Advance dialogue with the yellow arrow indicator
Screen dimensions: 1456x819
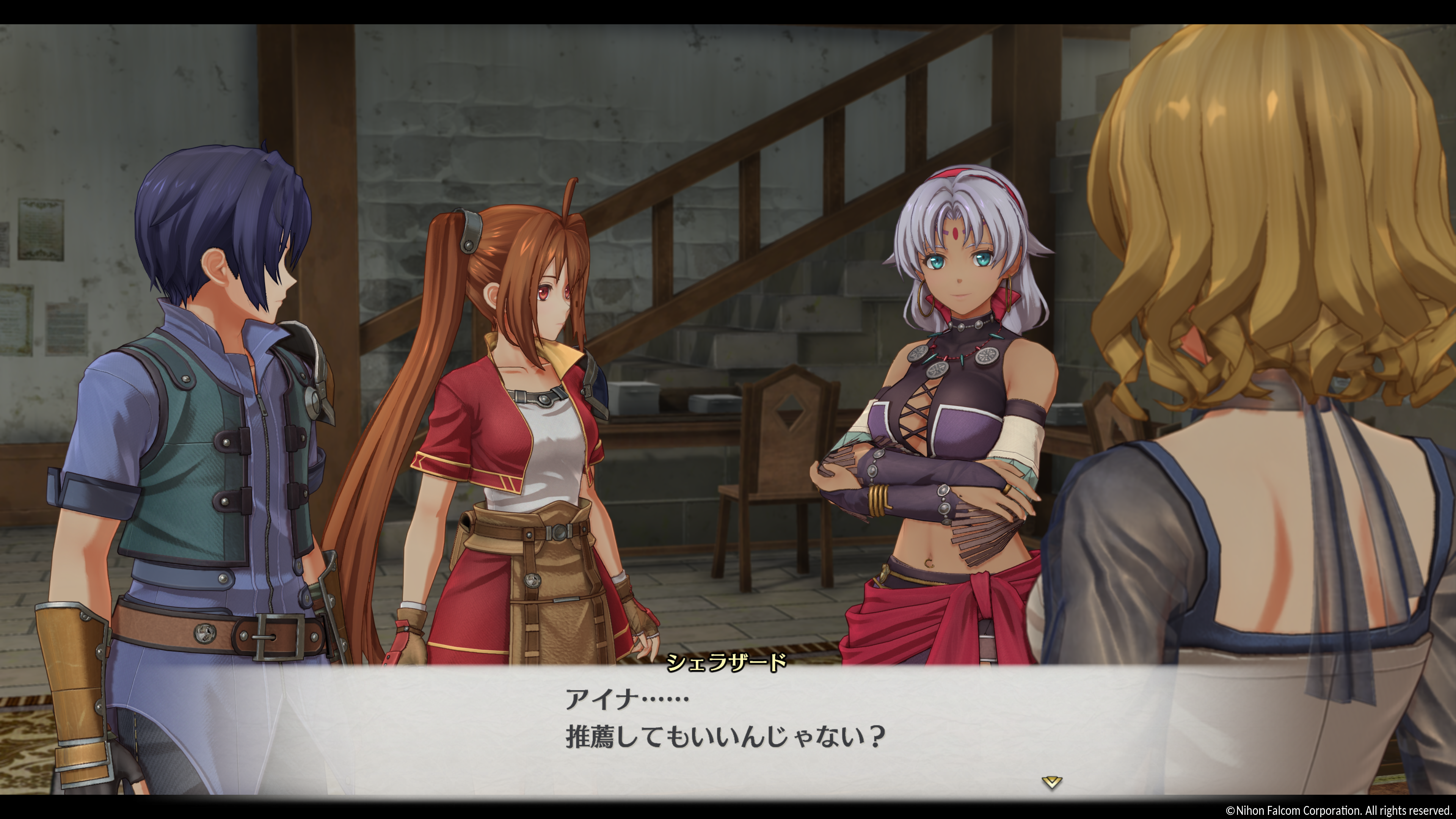tap(1051, 782)
